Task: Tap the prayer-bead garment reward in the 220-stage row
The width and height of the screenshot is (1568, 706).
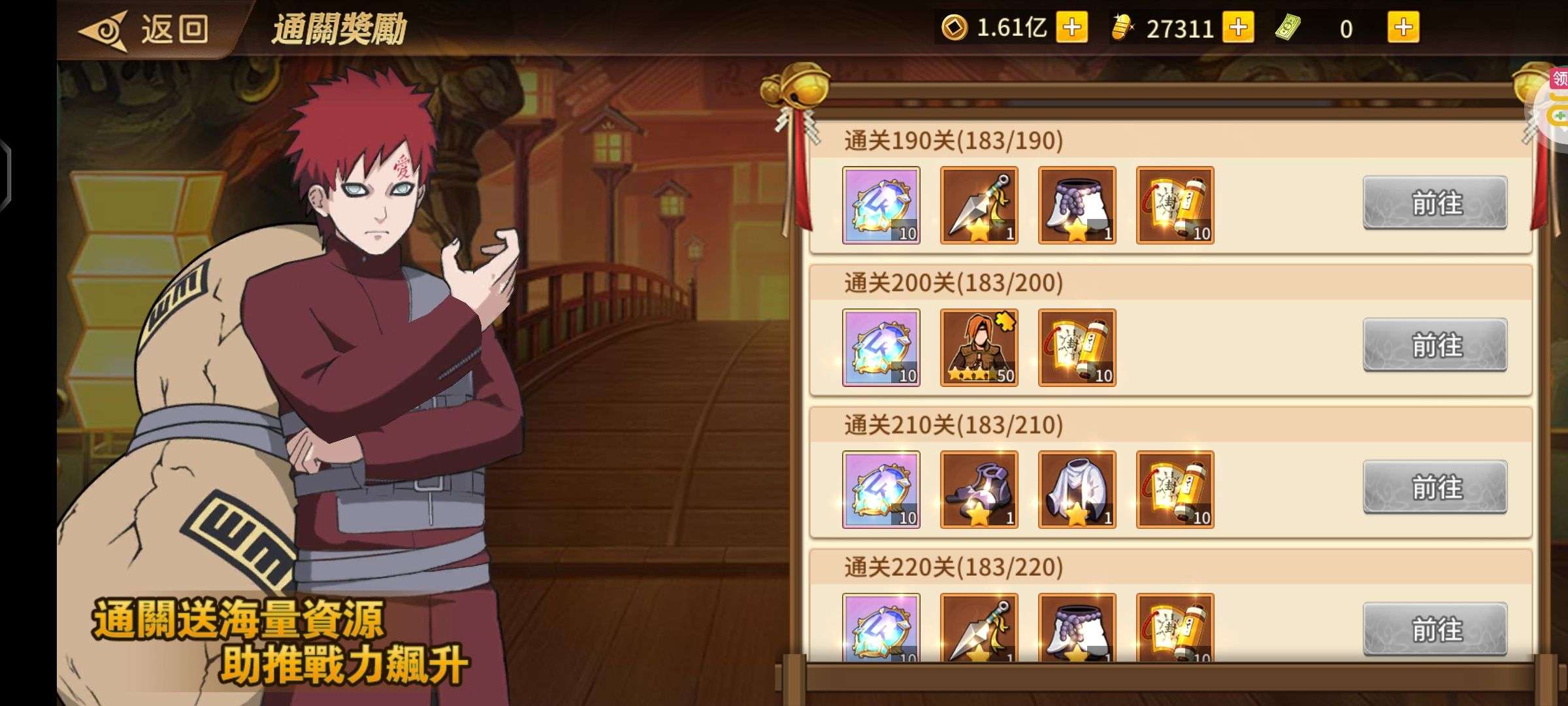Action: tap(1077, 629)
